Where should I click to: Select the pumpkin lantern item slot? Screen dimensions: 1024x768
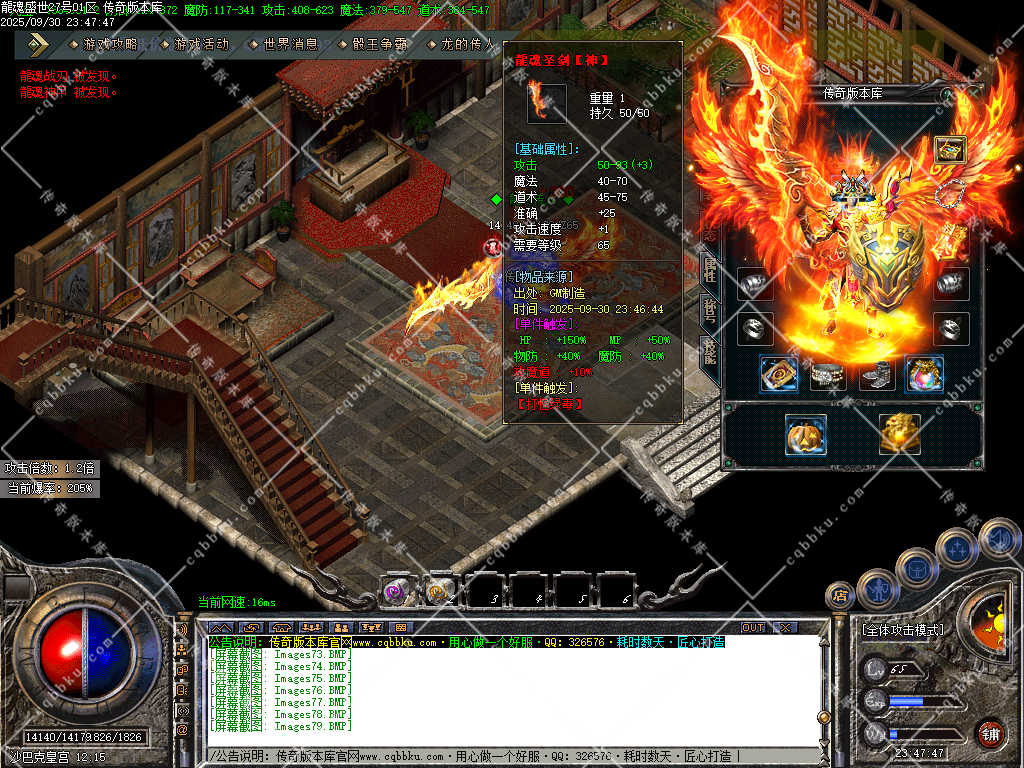(x=805, y=434)
